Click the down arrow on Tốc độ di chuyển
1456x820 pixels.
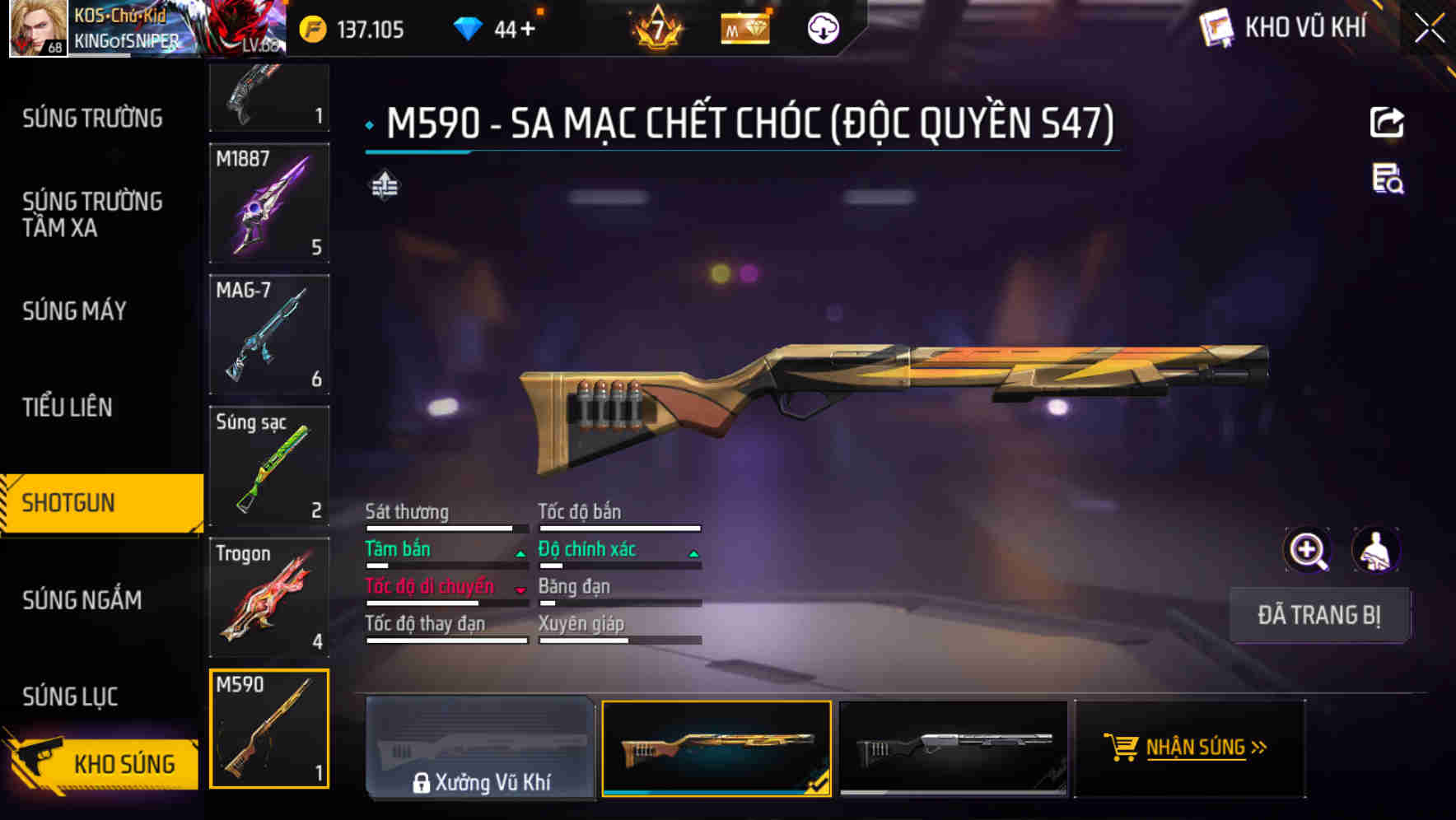520,589
